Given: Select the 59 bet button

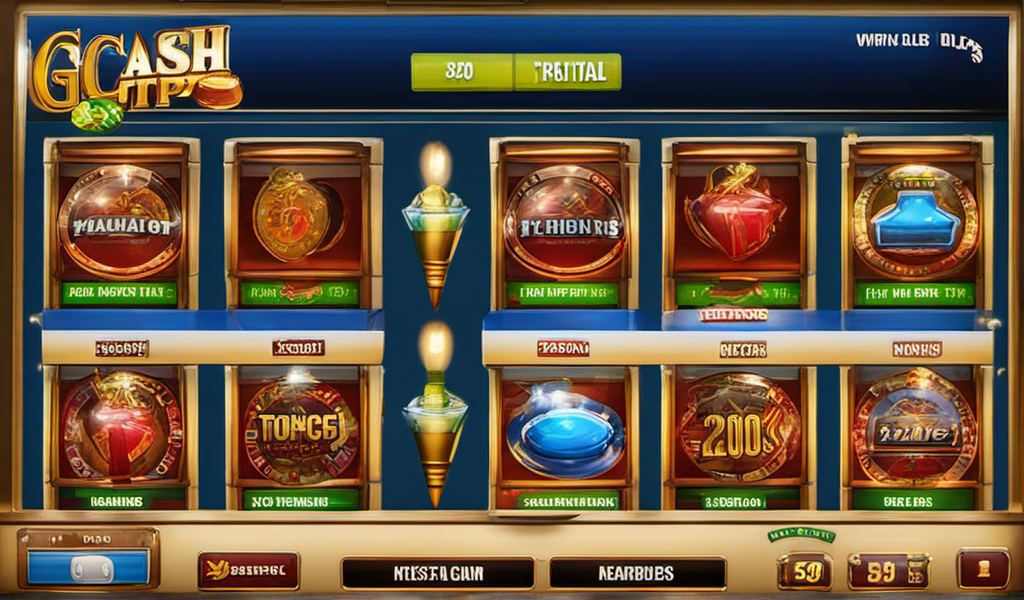Looking at the screenshot, I should point(886,571).
